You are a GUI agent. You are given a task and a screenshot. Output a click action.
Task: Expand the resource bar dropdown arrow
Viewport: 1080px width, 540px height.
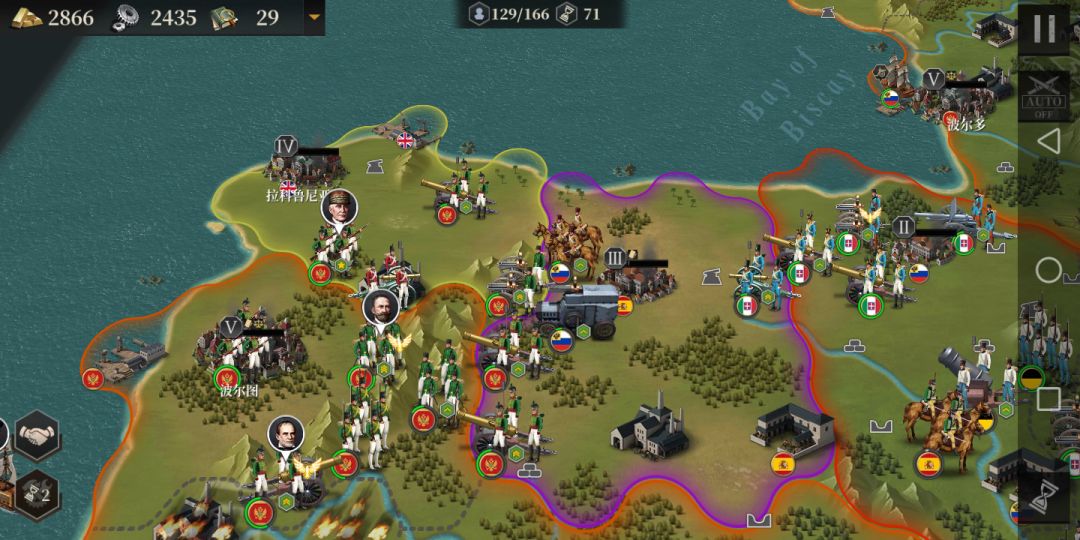(314, 17)
